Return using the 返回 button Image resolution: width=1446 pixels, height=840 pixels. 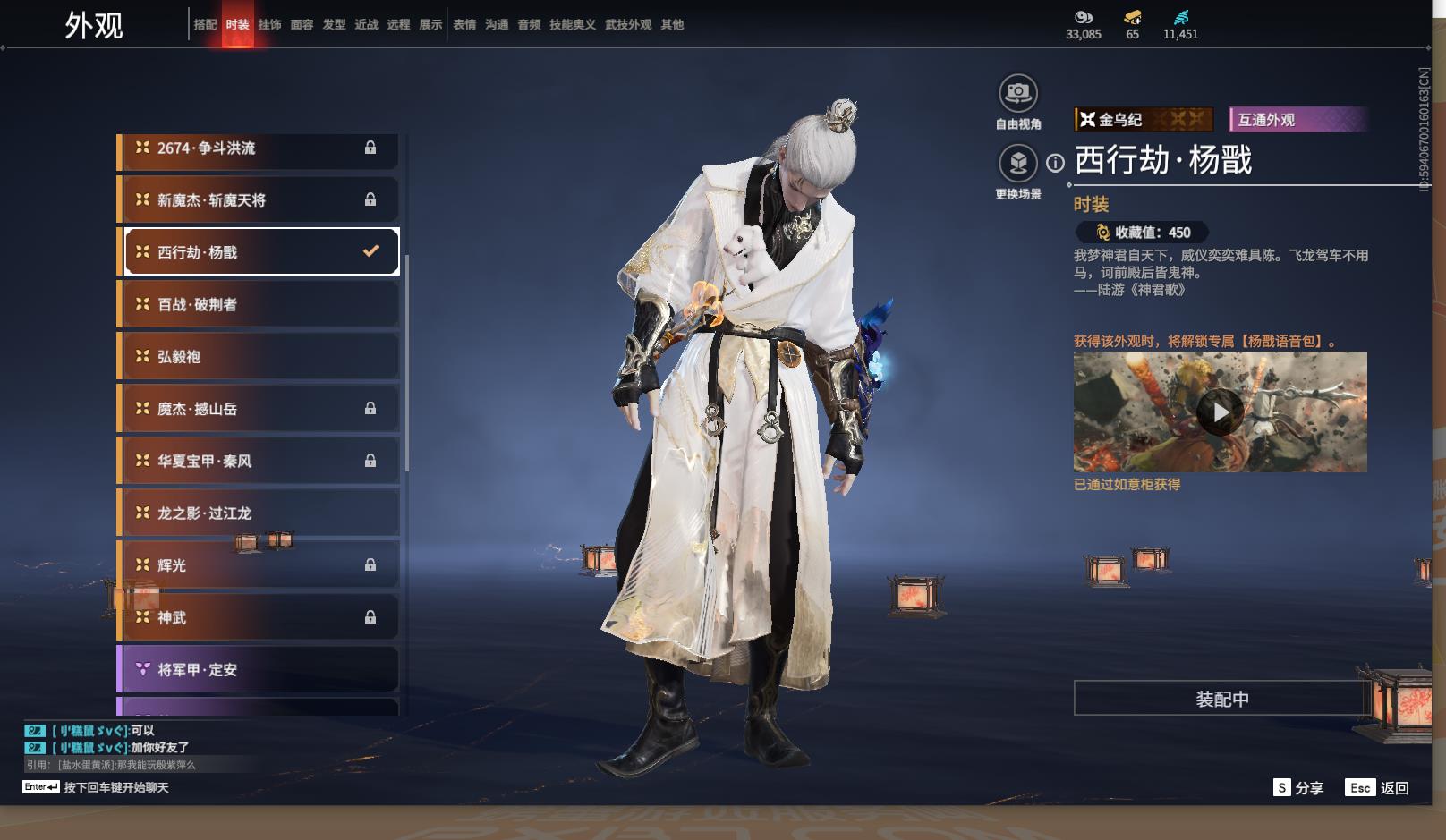(x=1378, y=787)
